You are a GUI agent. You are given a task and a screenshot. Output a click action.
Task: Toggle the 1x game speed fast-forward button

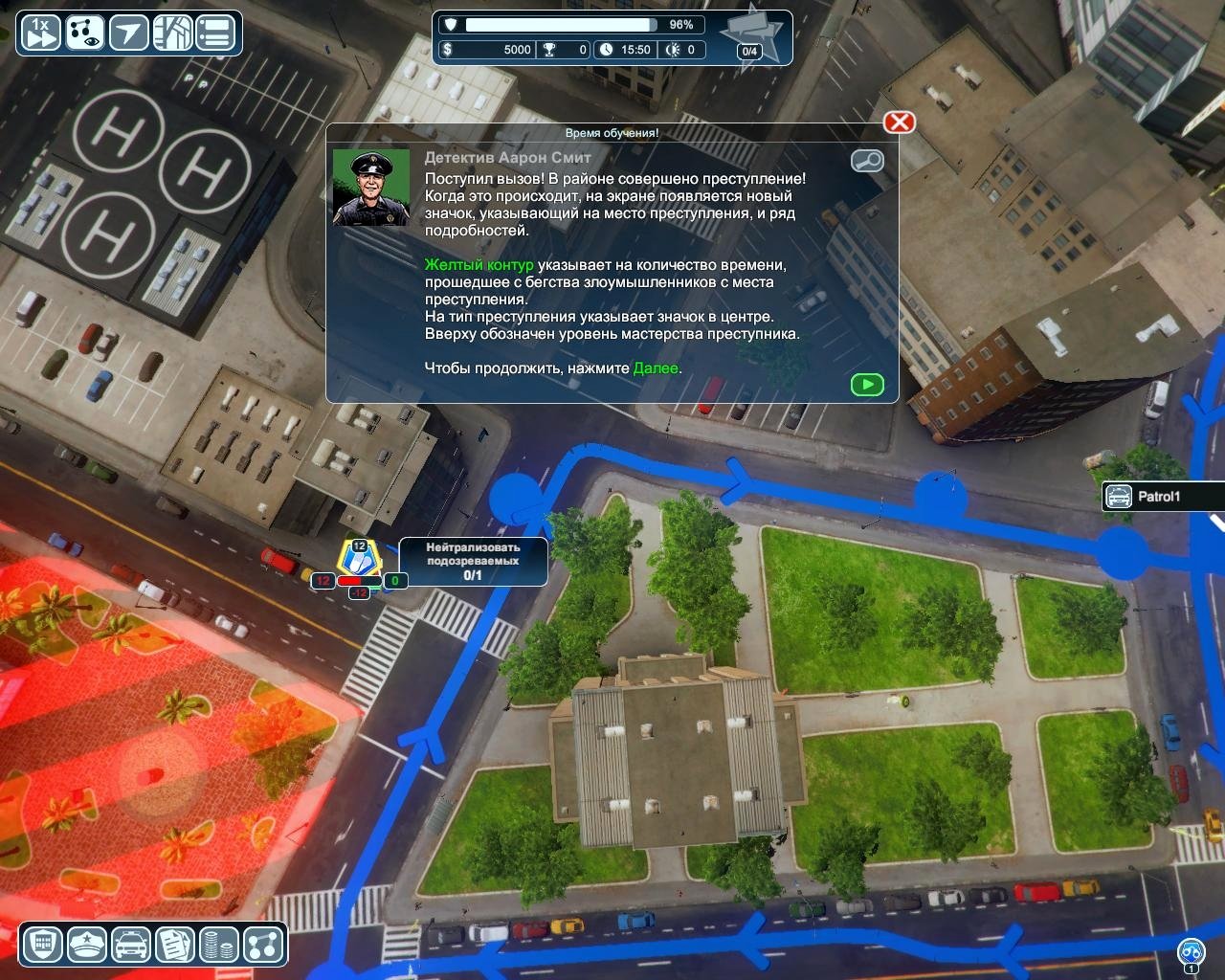tap(40, 32)
